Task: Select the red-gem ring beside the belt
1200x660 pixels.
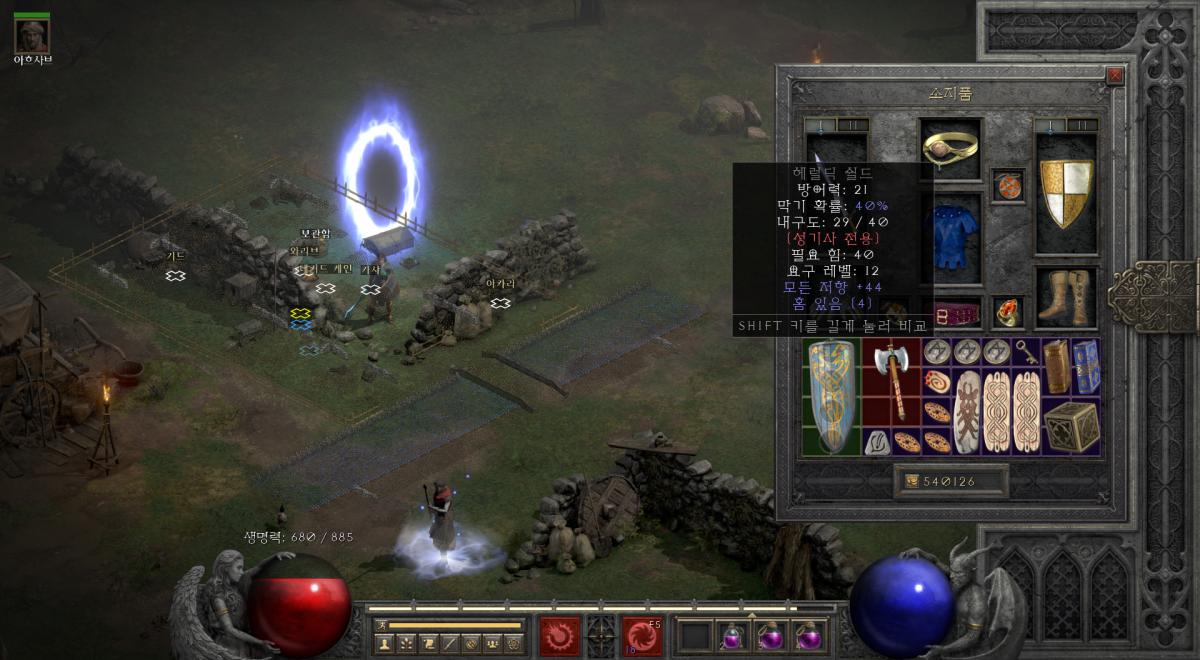Action: click(x=1008, y=312)
